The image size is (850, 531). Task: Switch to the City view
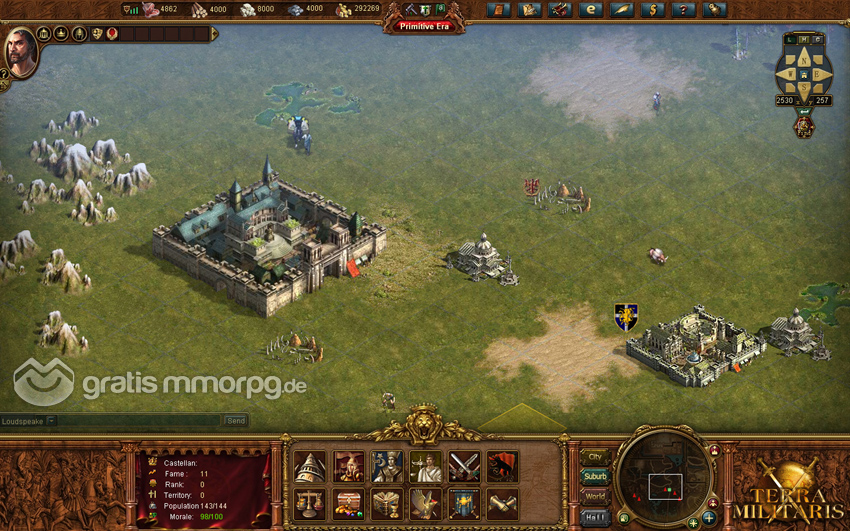595,457
